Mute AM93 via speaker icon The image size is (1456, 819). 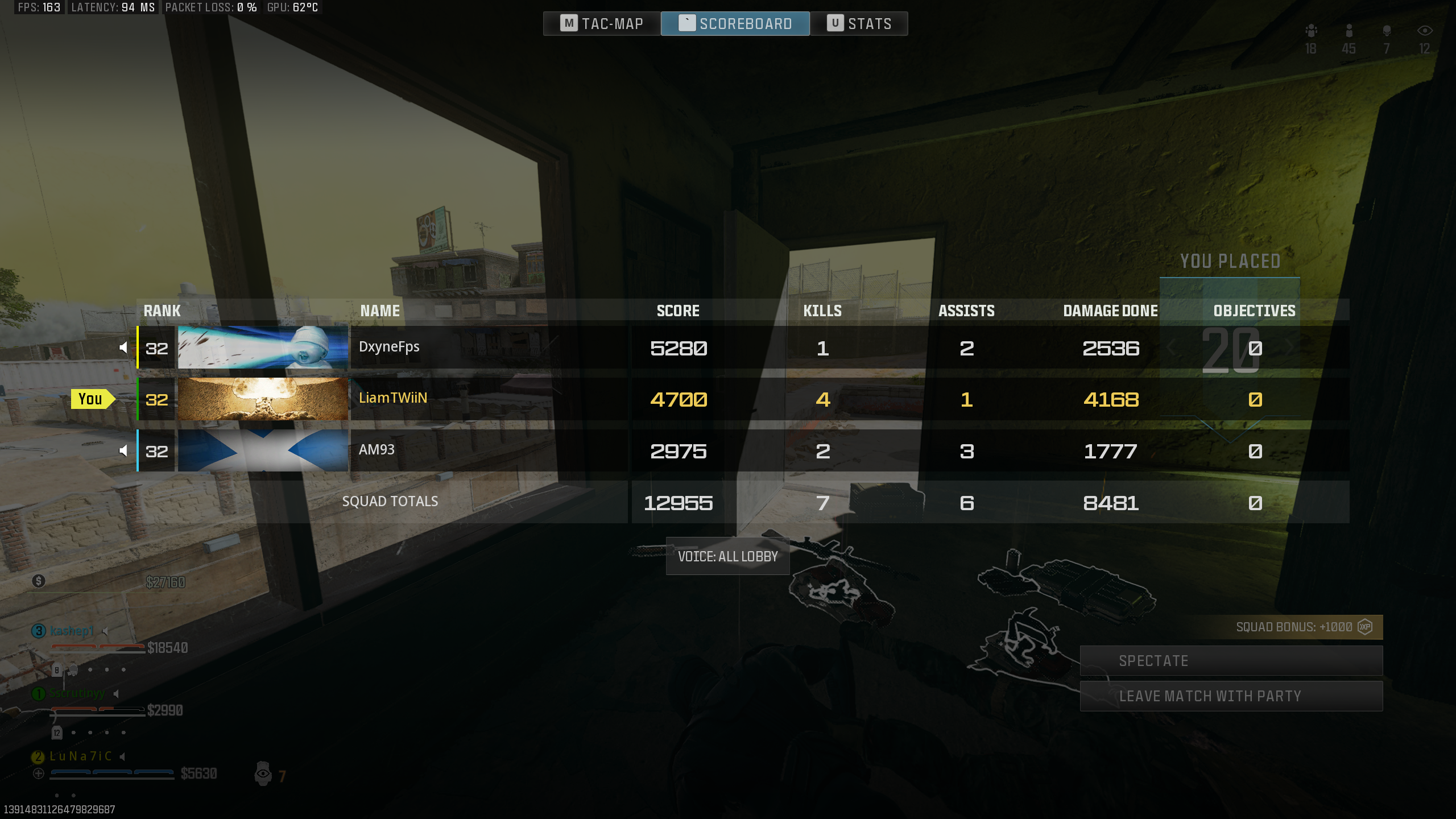coord(123,451)
